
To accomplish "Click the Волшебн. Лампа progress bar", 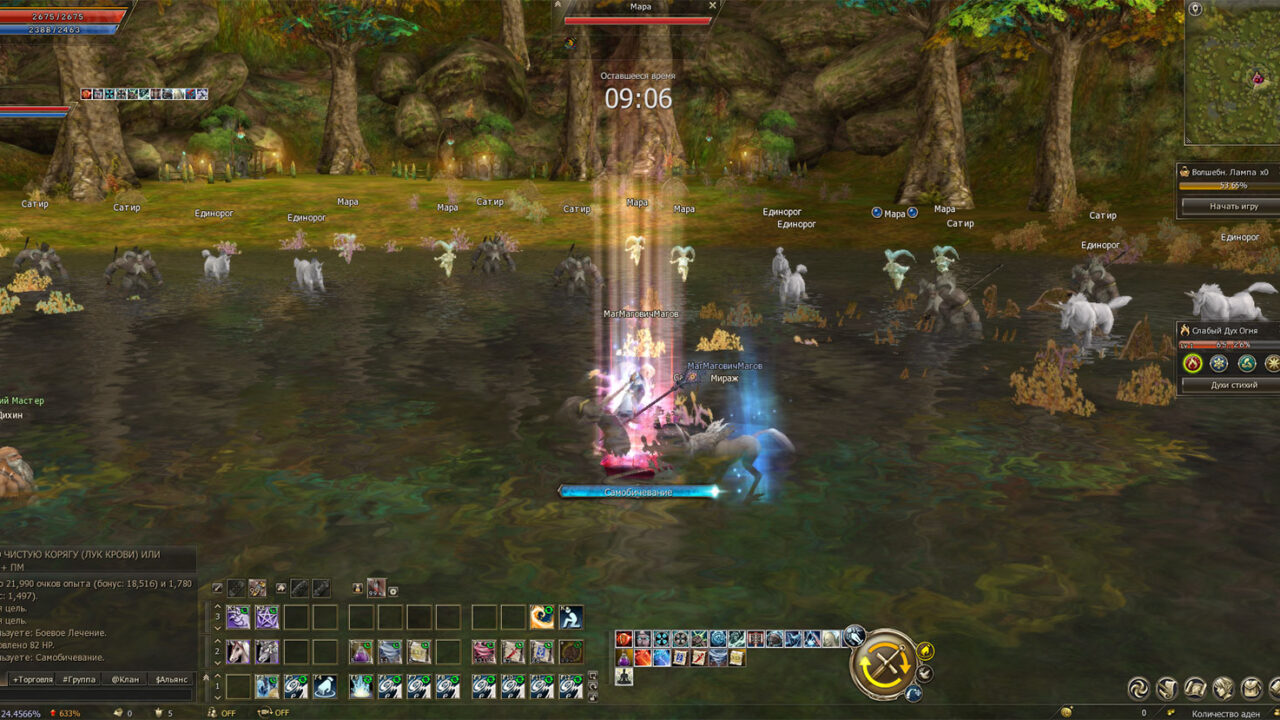I will 1227,185.
